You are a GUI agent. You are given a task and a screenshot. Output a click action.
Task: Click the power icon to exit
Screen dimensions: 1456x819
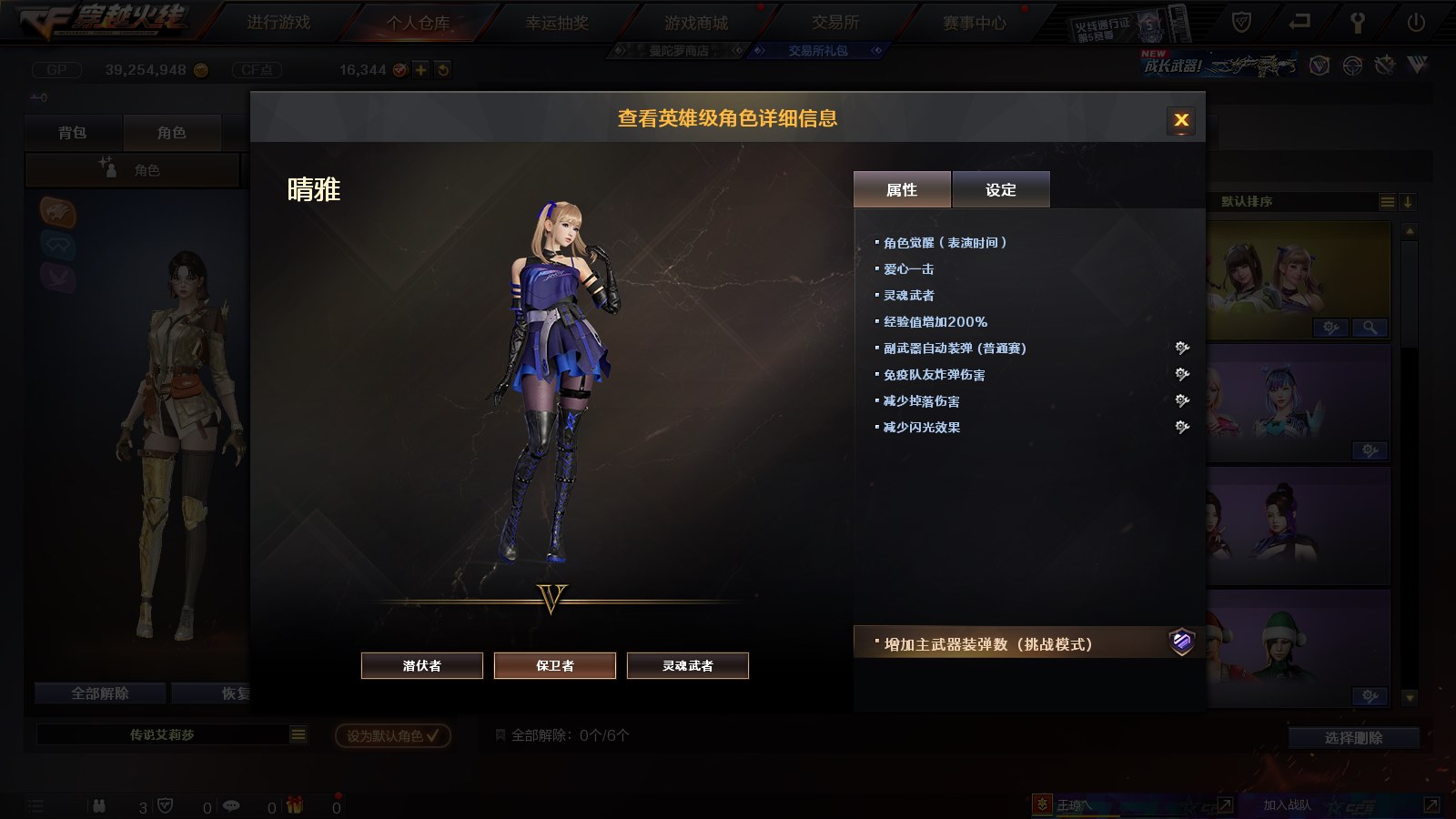click(x=1416, y=23)
